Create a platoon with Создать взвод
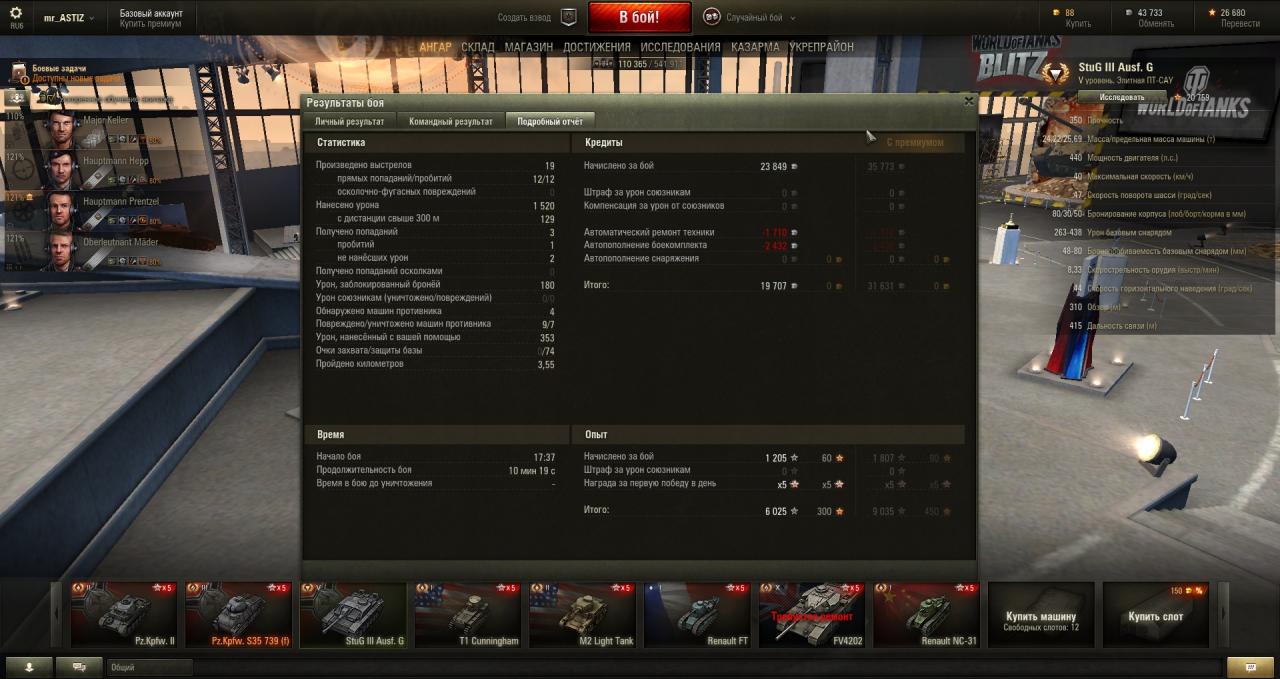Screen dimensions: 1280x679 (538, 17)
